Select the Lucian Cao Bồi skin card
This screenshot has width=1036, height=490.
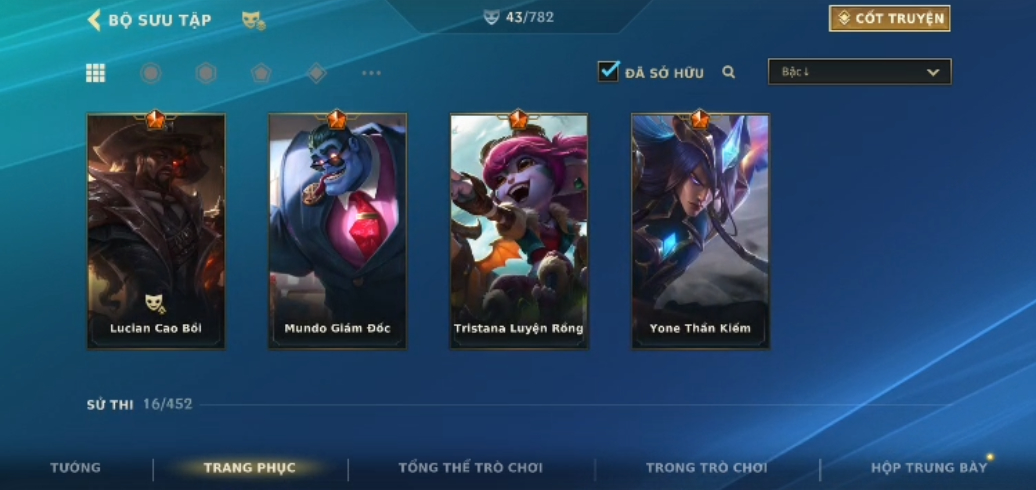[x=156, y=231]
